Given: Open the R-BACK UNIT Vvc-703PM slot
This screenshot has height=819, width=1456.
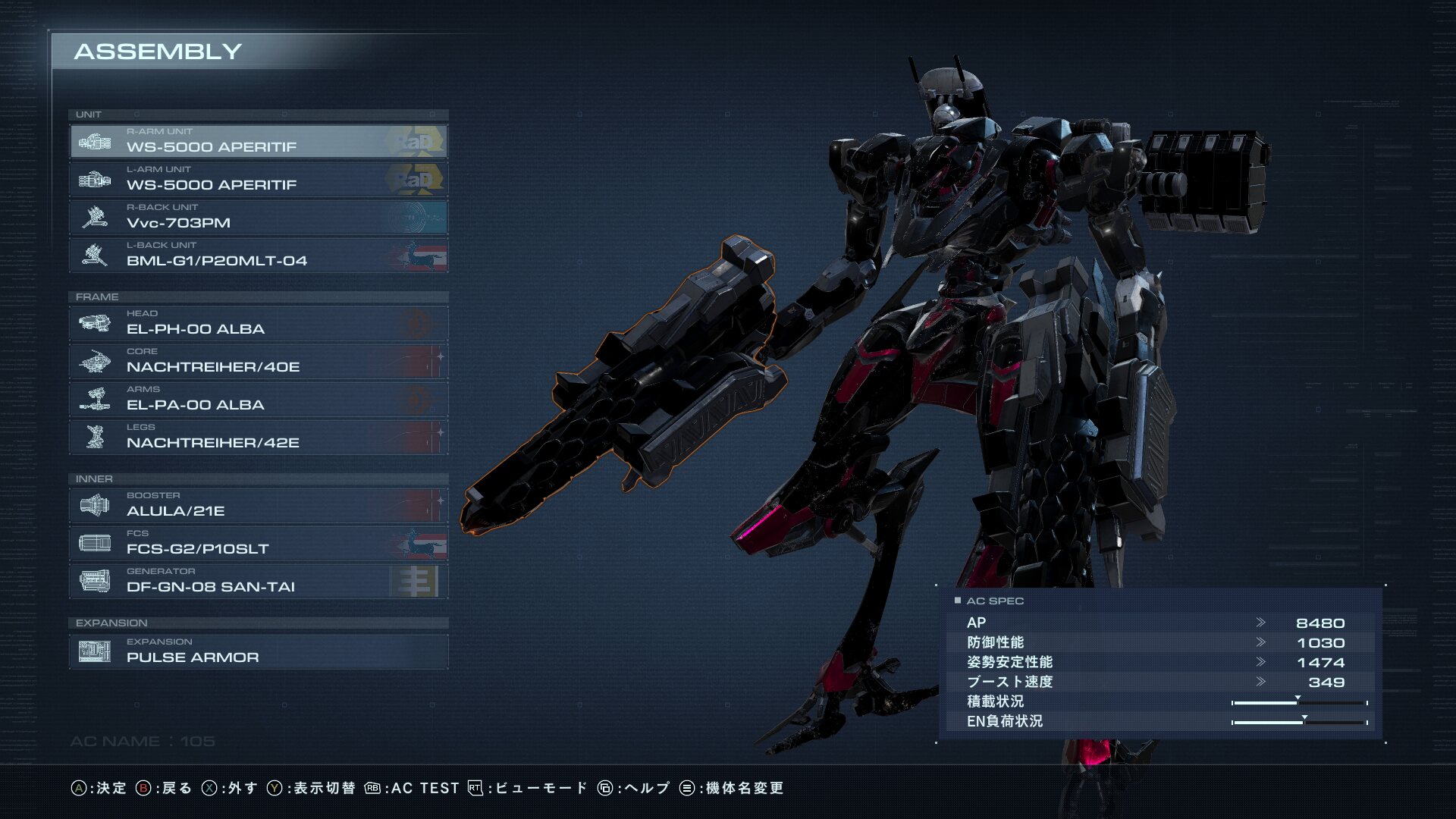Looking at the screenshot, I should click(258, 218).
